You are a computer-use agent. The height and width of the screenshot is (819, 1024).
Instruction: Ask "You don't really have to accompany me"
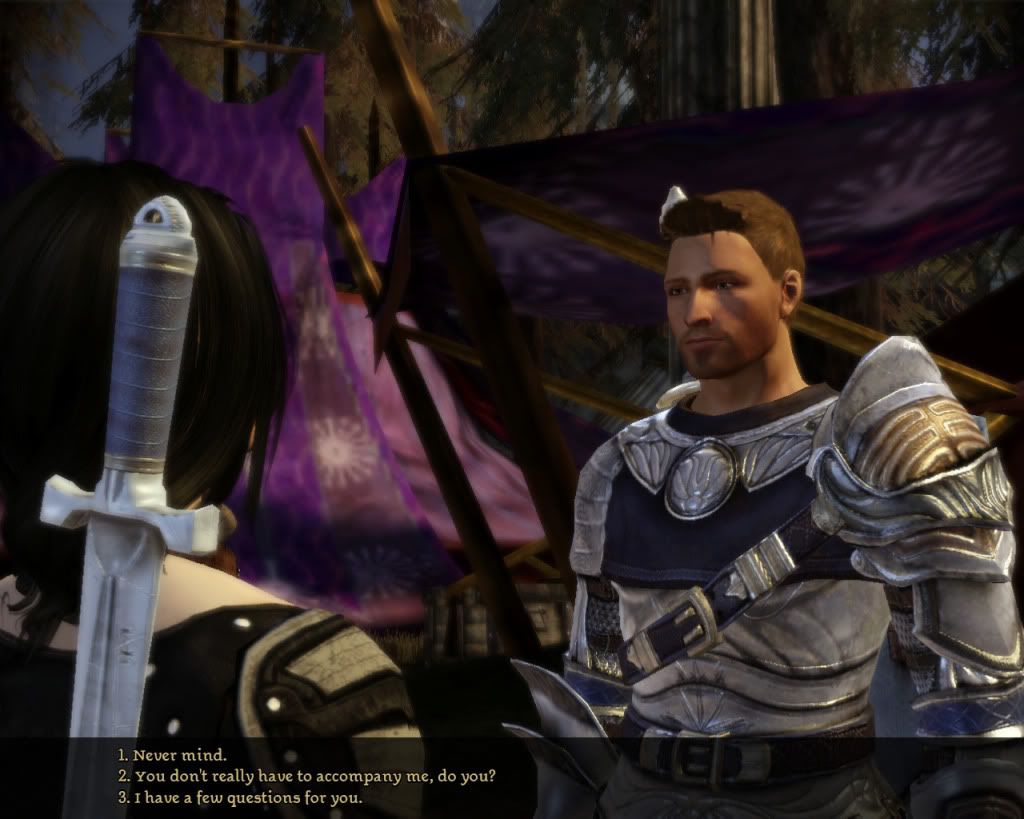click(306, 776)
